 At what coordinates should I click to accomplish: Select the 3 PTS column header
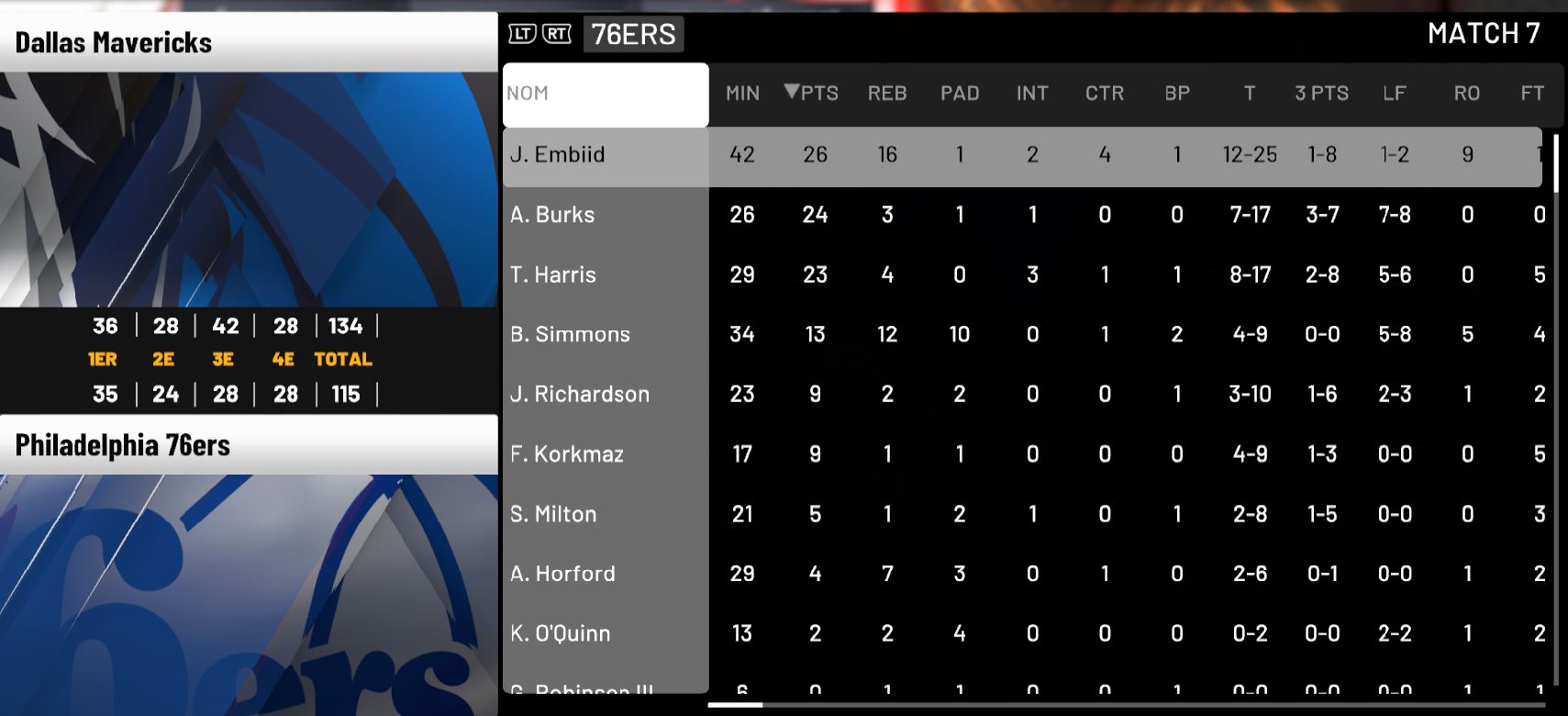(x=1321, y=93)
